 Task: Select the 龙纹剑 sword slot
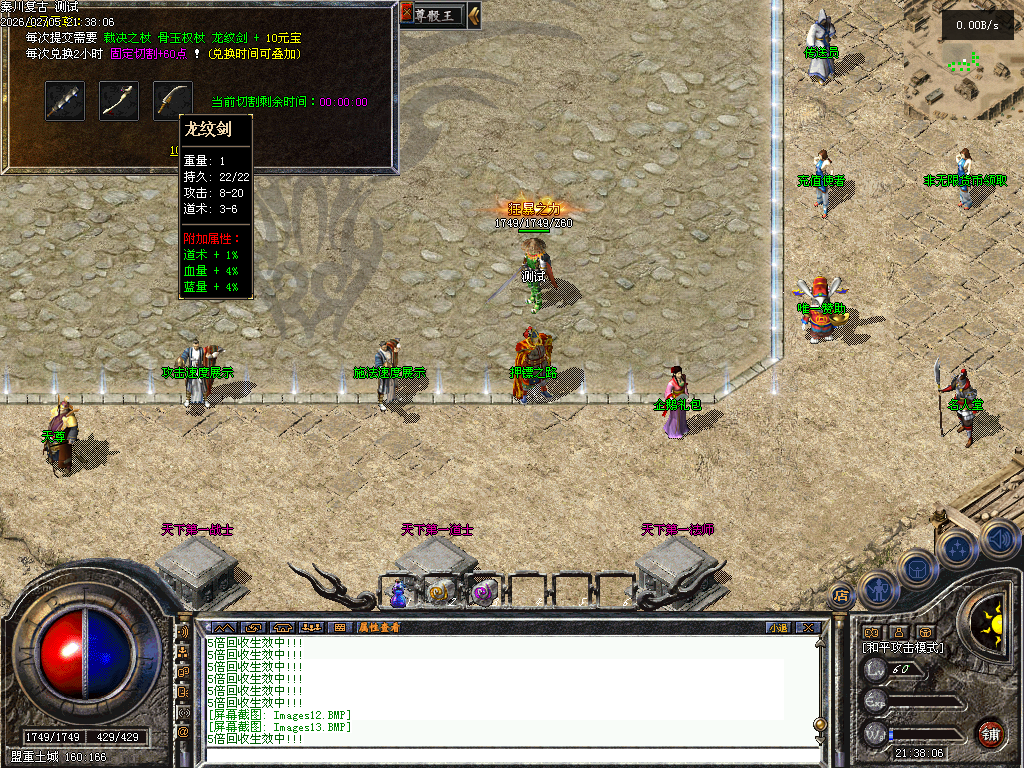[x=173, y=101]
